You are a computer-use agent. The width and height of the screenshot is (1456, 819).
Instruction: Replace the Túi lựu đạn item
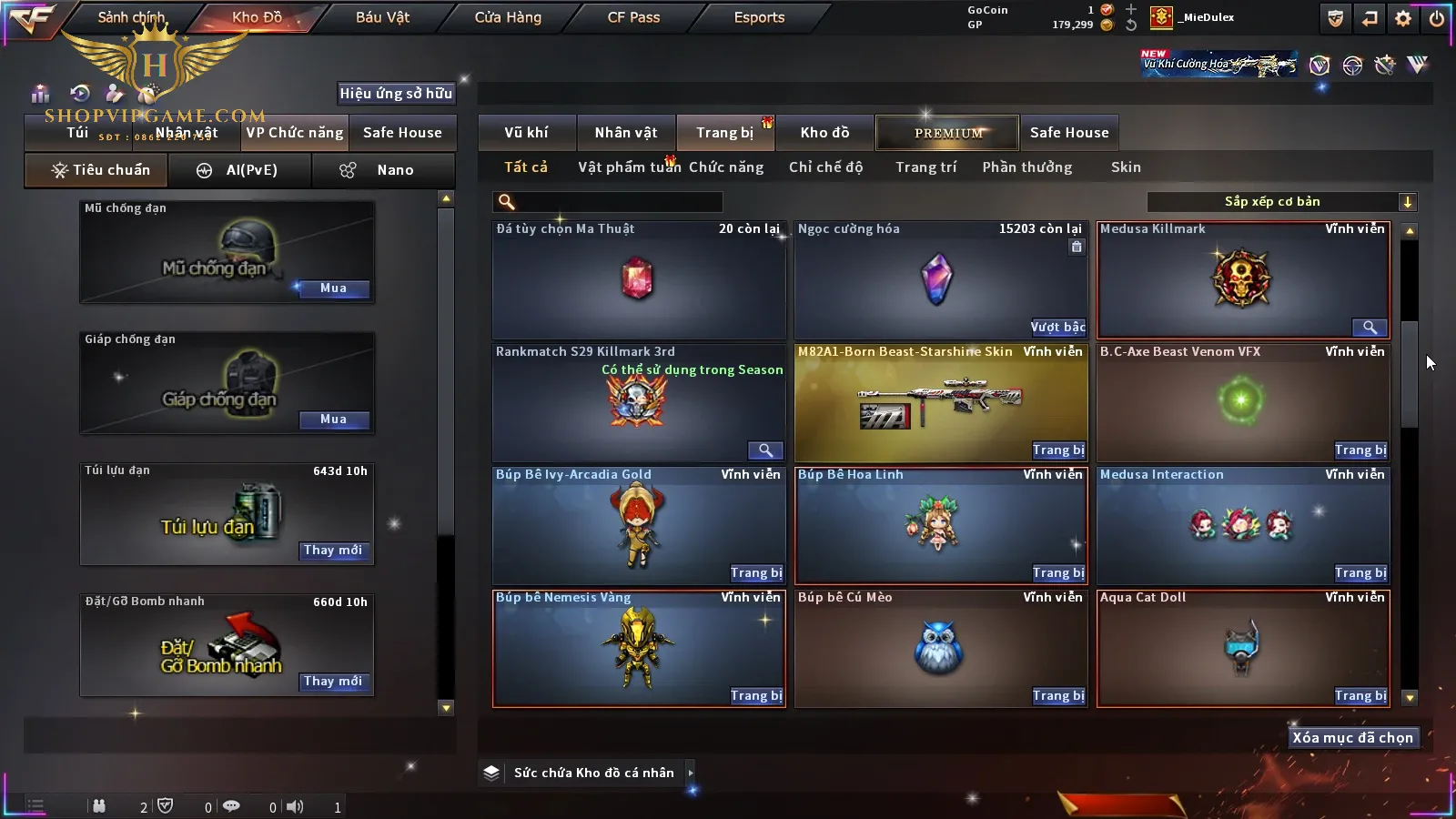tap(333, 551)
